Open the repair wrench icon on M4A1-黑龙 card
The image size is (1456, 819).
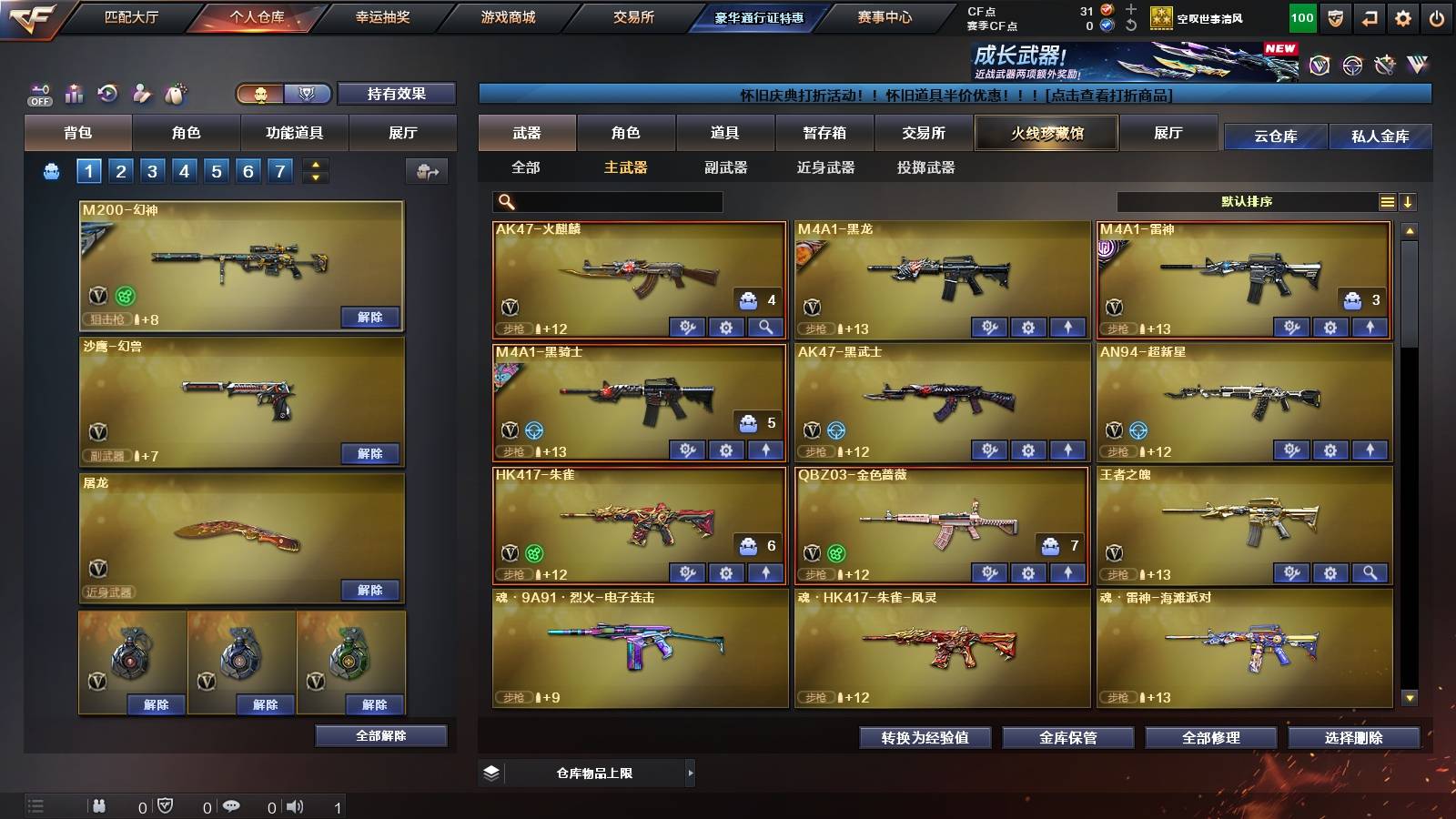tap(989, 325)
